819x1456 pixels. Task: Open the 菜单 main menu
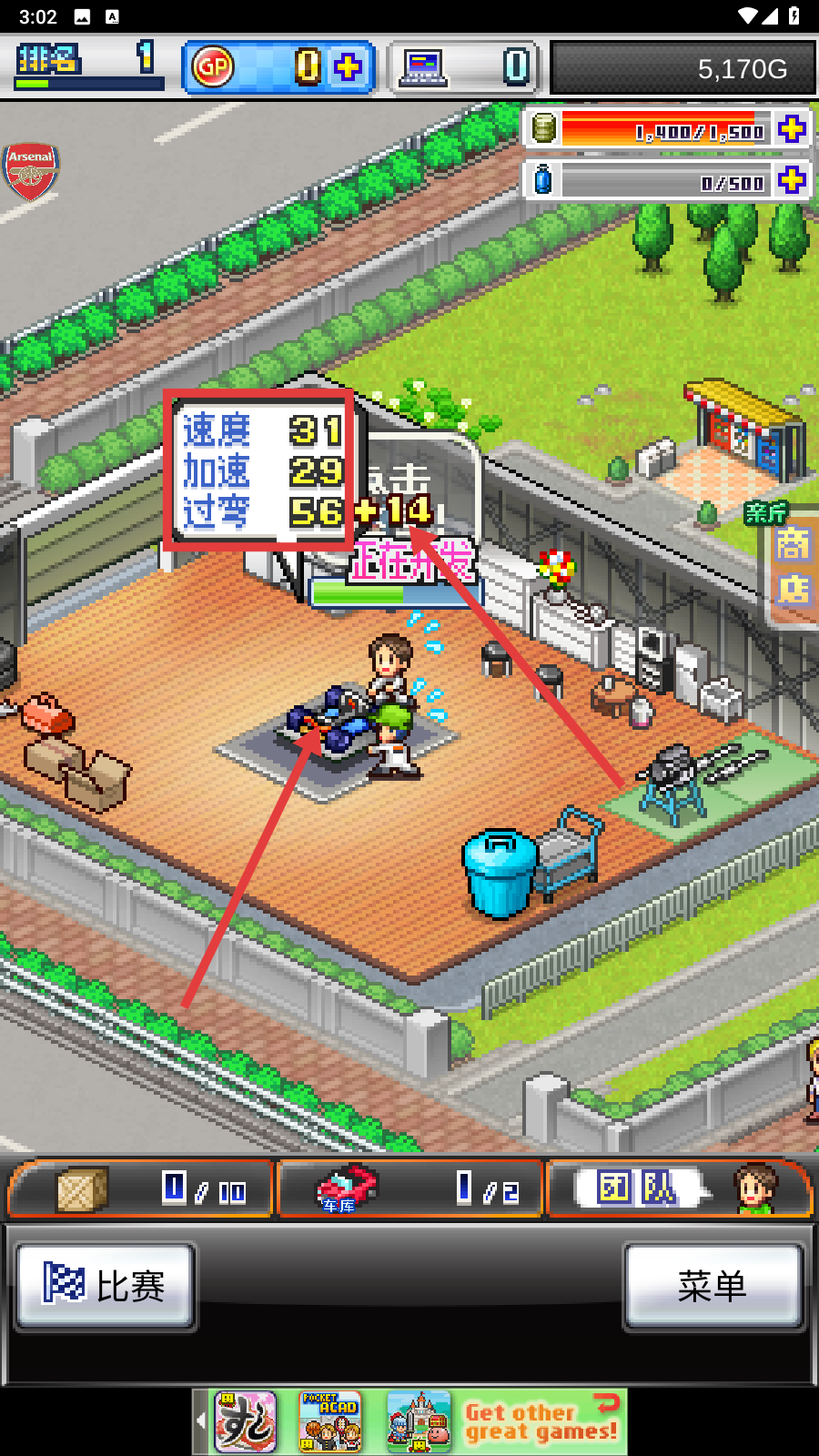713,1286
